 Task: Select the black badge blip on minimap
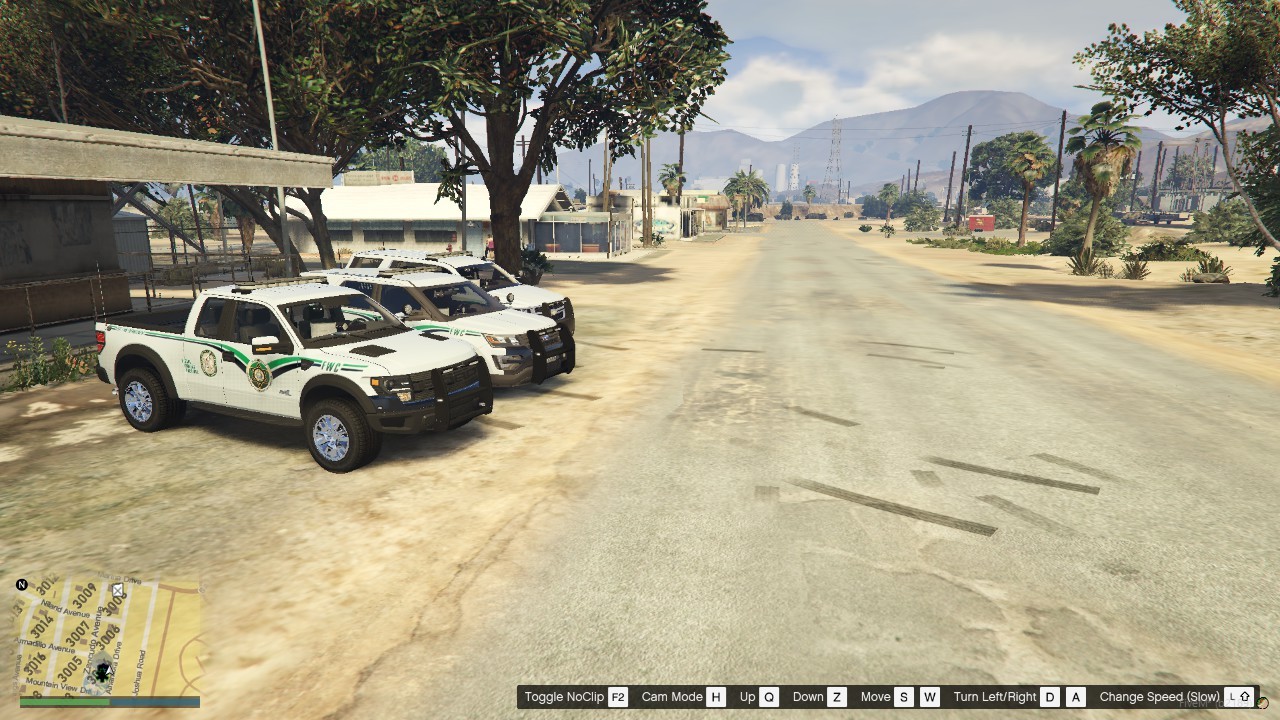click(101, 672)
